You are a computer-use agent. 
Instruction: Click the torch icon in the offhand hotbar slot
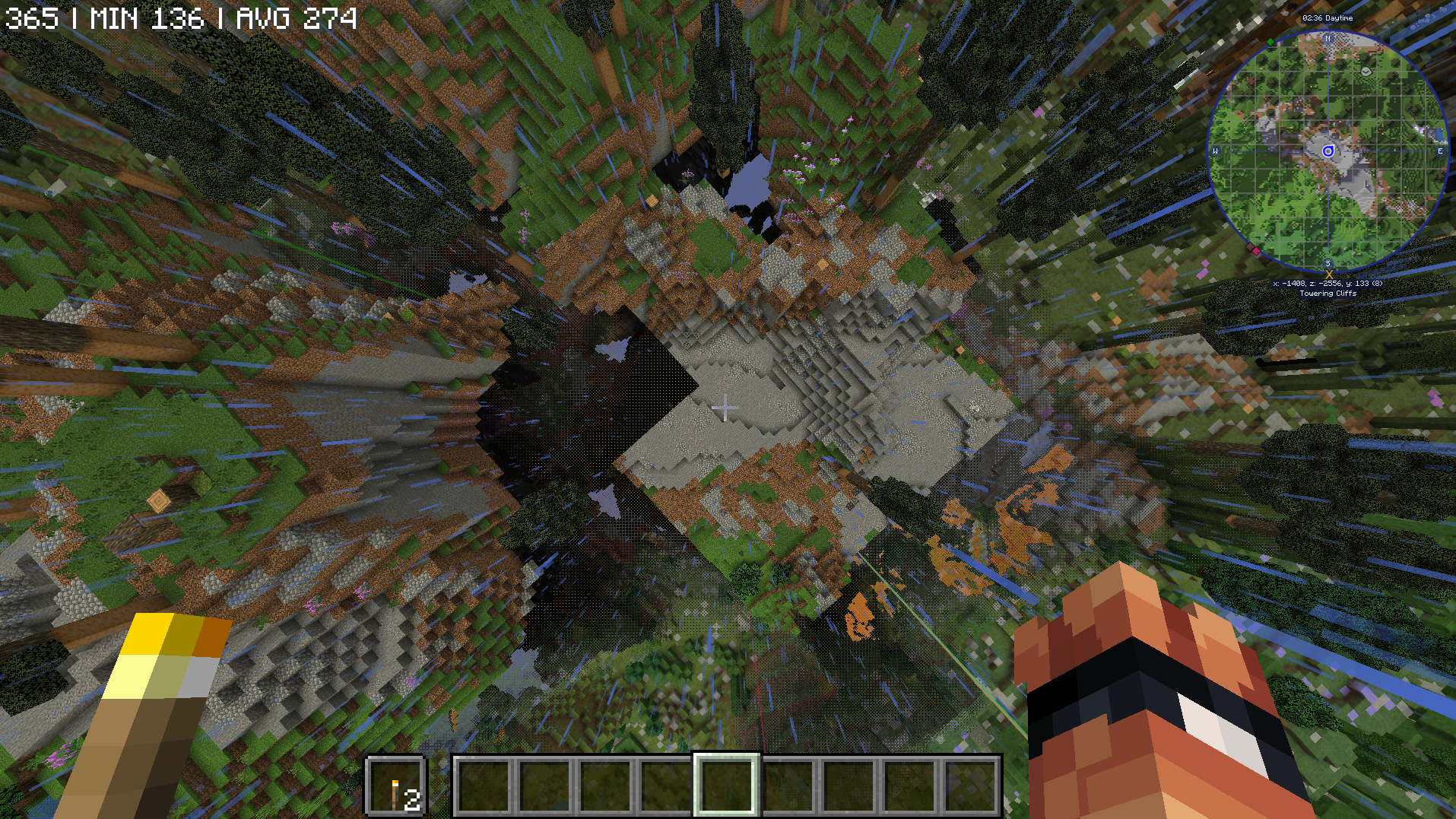pos(397,793)
